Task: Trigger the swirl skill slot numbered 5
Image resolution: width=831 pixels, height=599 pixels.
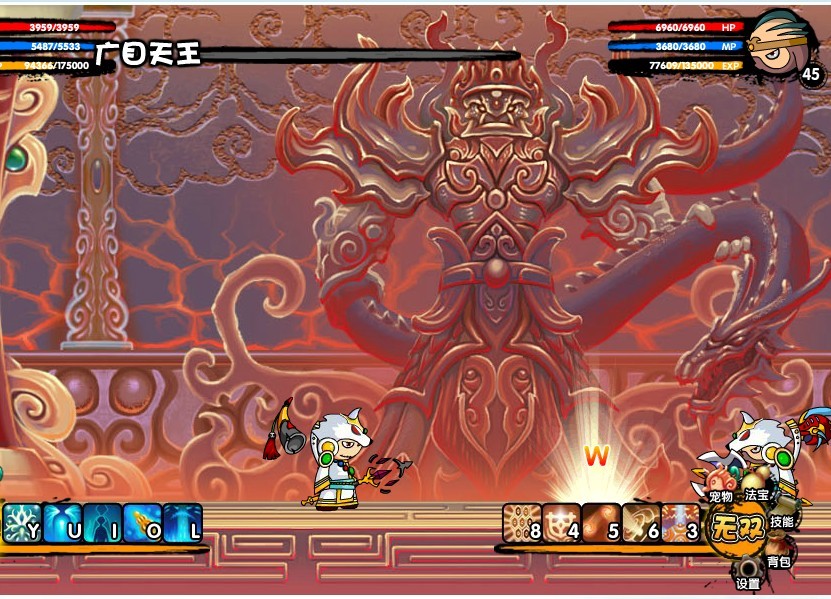Action: [x=601, y=524]
